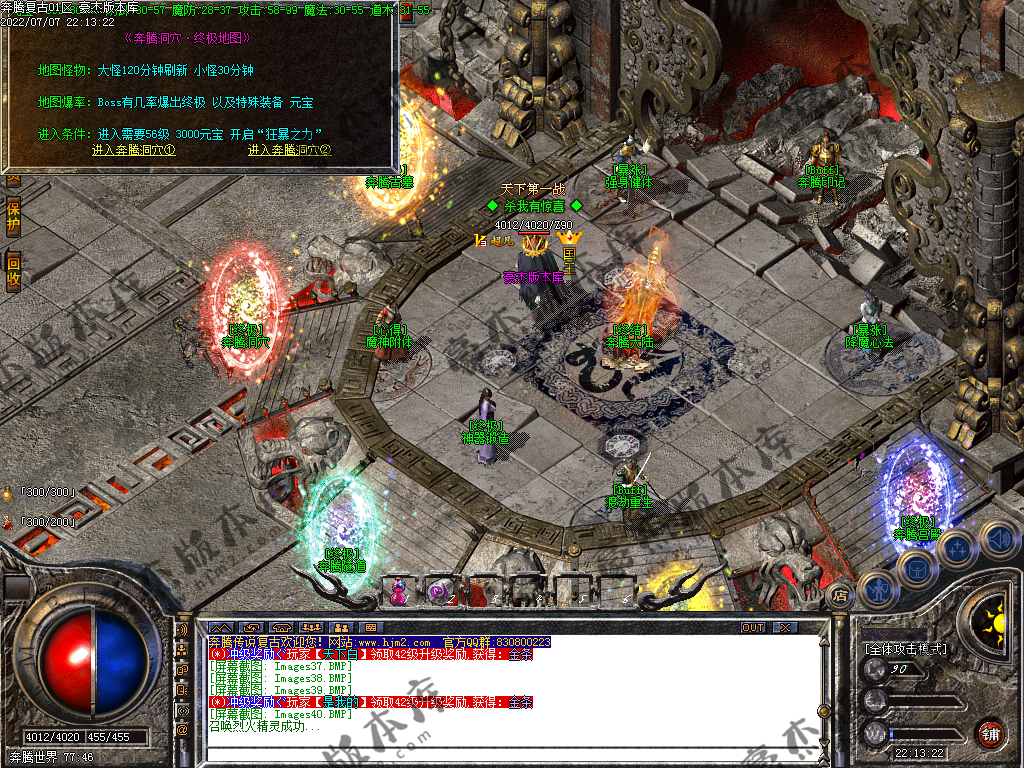1024x768 pixels.
Task: Open the 店 shop button
Action: click(x=841, y=594)
